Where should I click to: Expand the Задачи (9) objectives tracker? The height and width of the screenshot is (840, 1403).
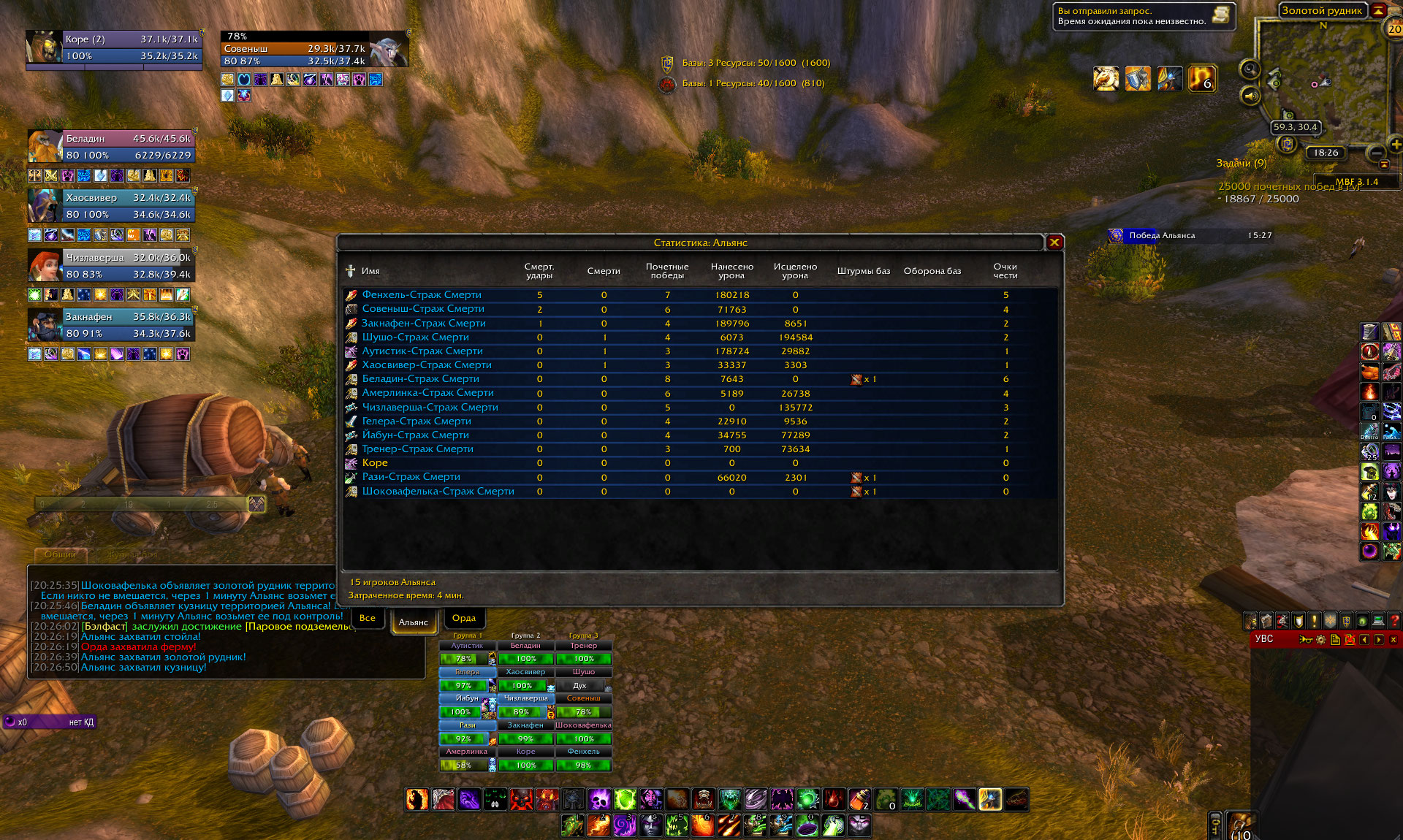click(x=1241, y=163)
